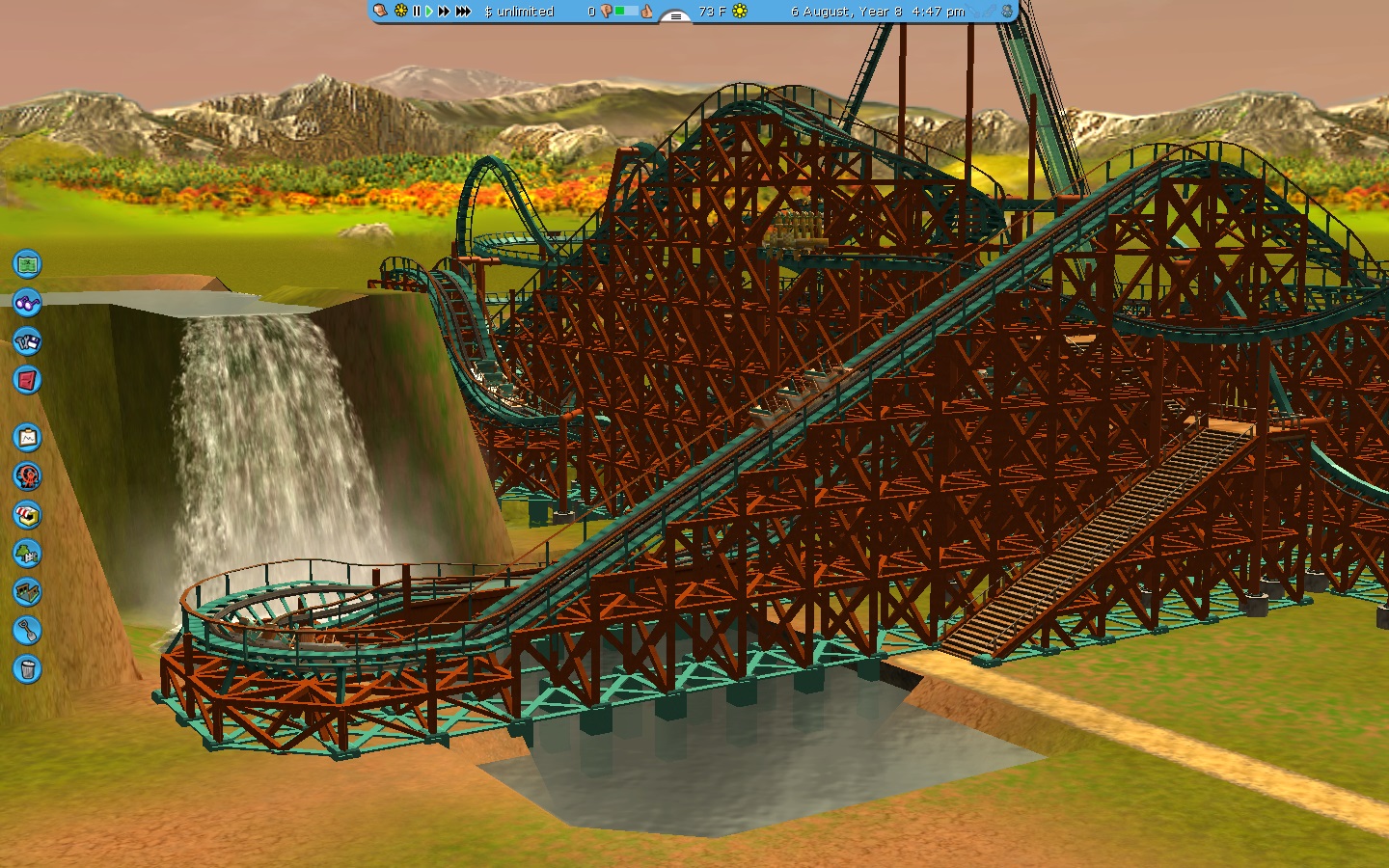The height and width of the screenshot is (868, 1389).
Task: Open the park management chart icon
Action: [27, 438]
